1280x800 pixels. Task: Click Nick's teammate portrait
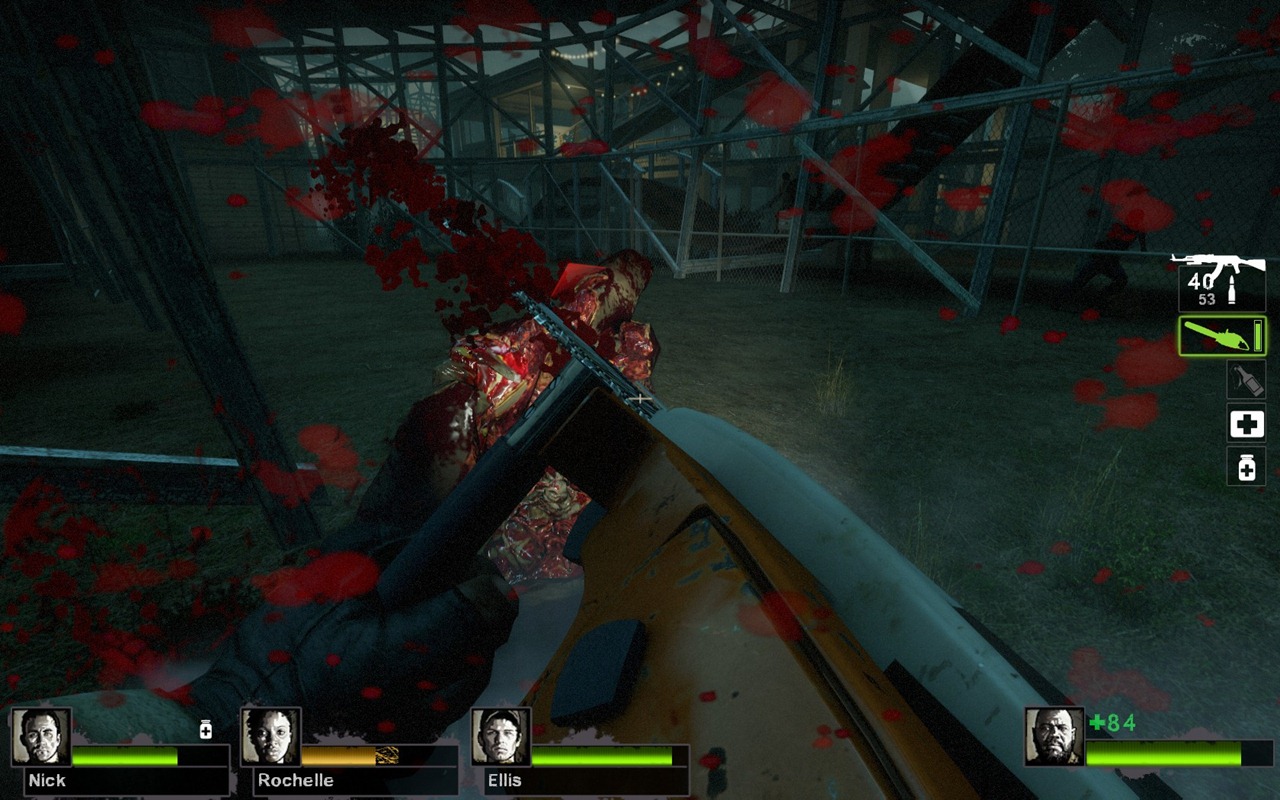(x=41, y=737)
